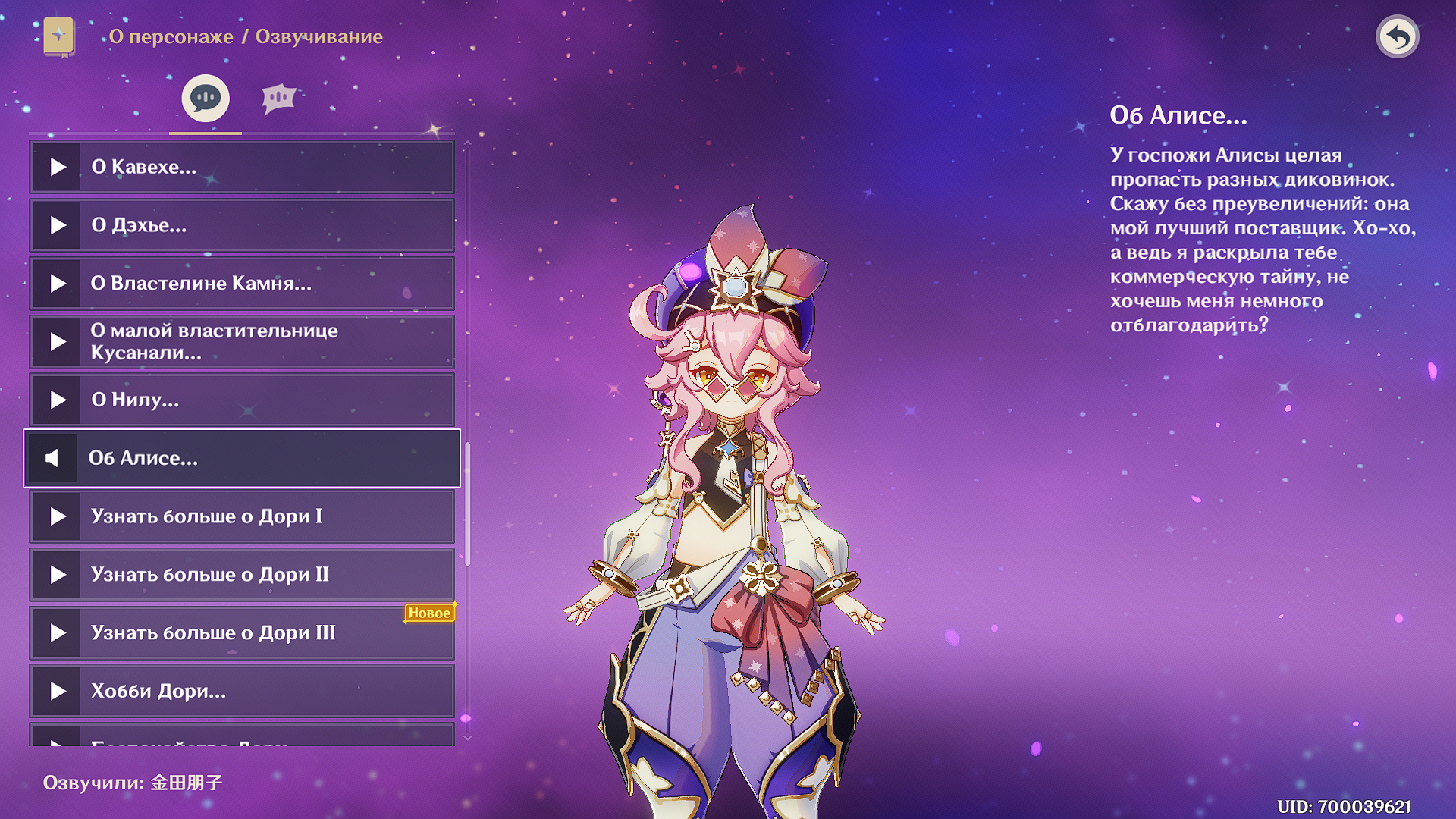Play "Узнать больше о Дори I"

coord(58,516)
